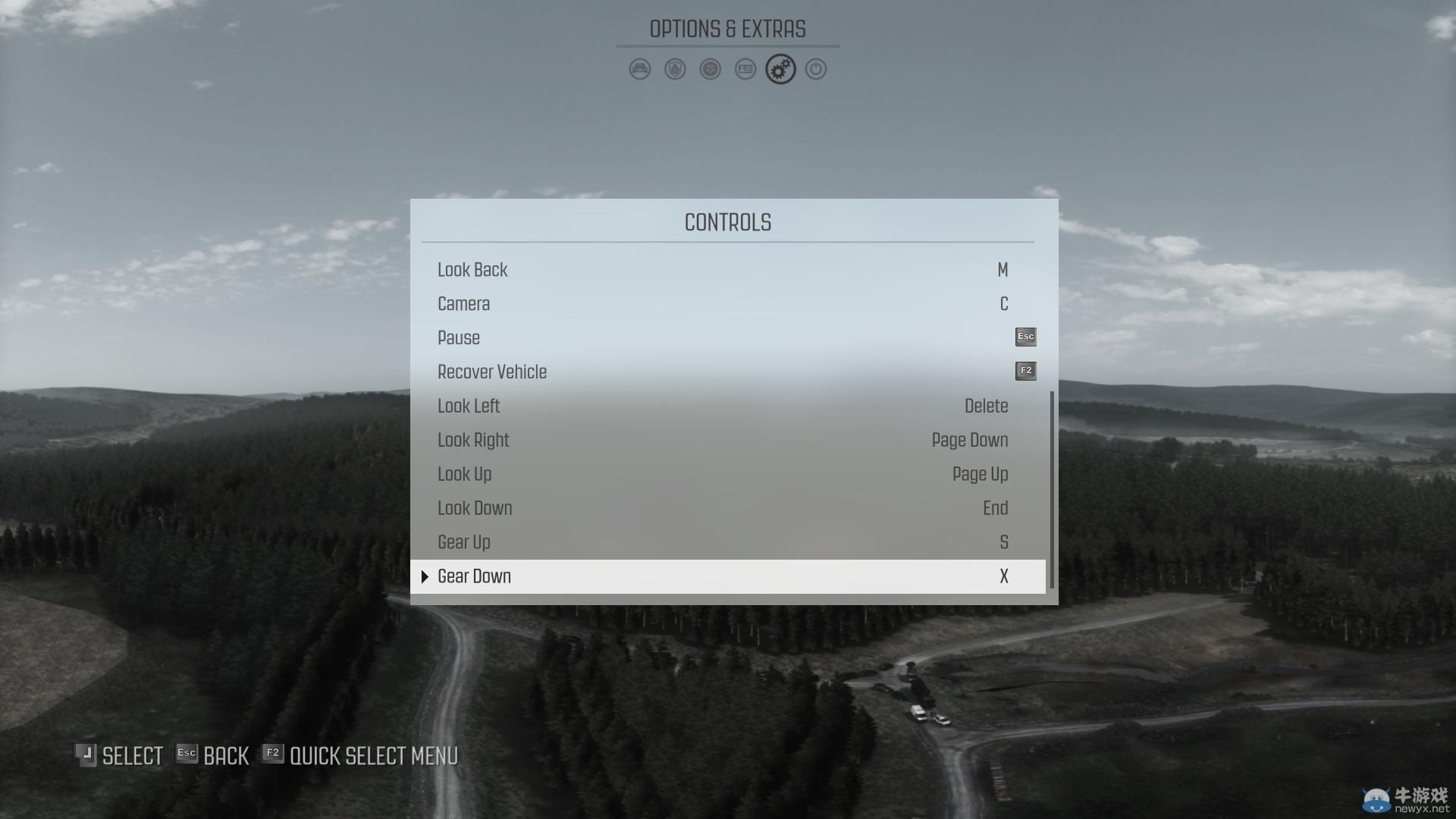Switch to the car icon tab

640,70
